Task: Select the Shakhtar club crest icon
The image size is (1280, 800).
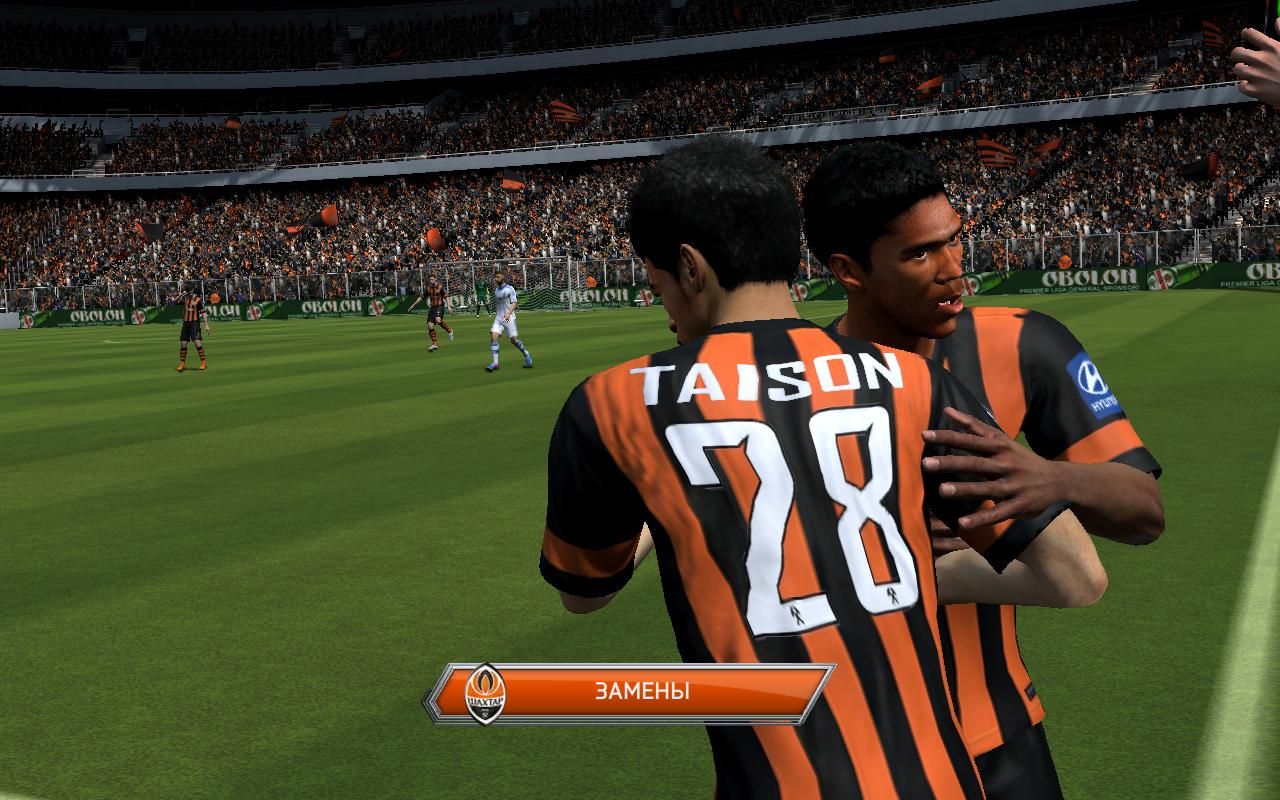Action: [486, 693]
